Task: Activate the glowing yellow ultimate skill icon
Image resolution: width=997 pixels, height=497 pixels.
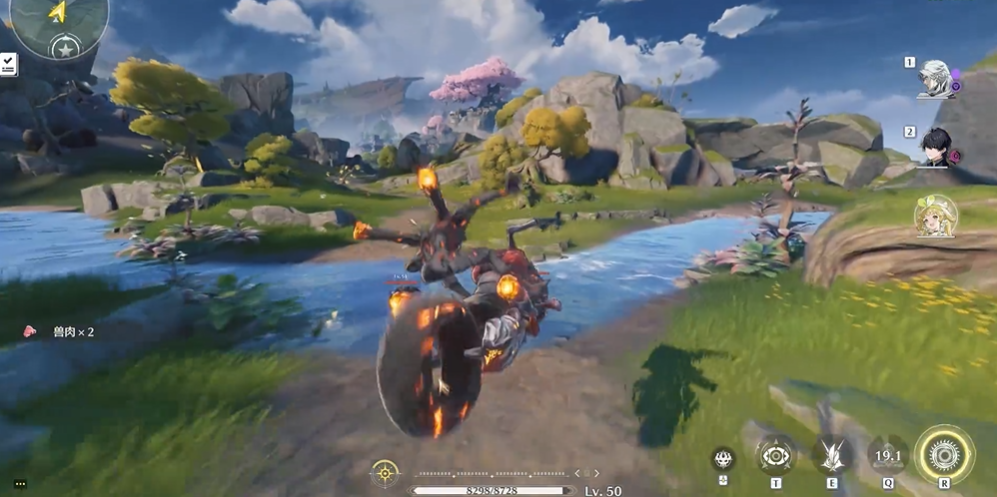Action: click(x=943, y=454)
